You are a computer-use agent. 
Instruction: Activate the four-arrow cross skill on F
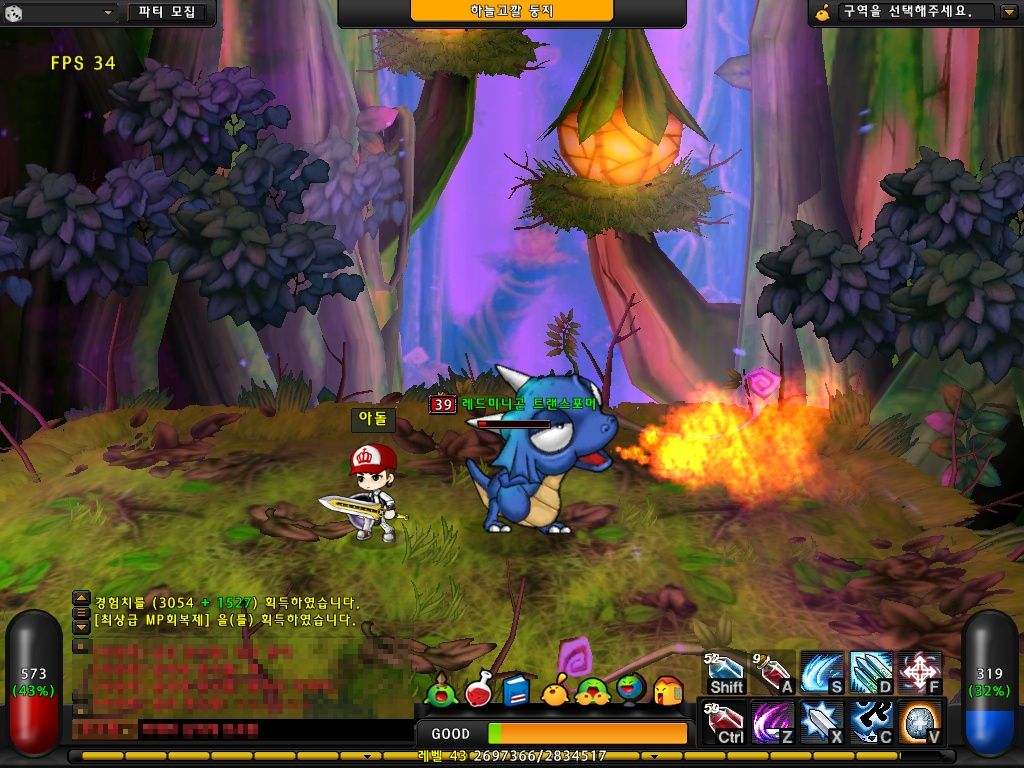tap(919, 672)
